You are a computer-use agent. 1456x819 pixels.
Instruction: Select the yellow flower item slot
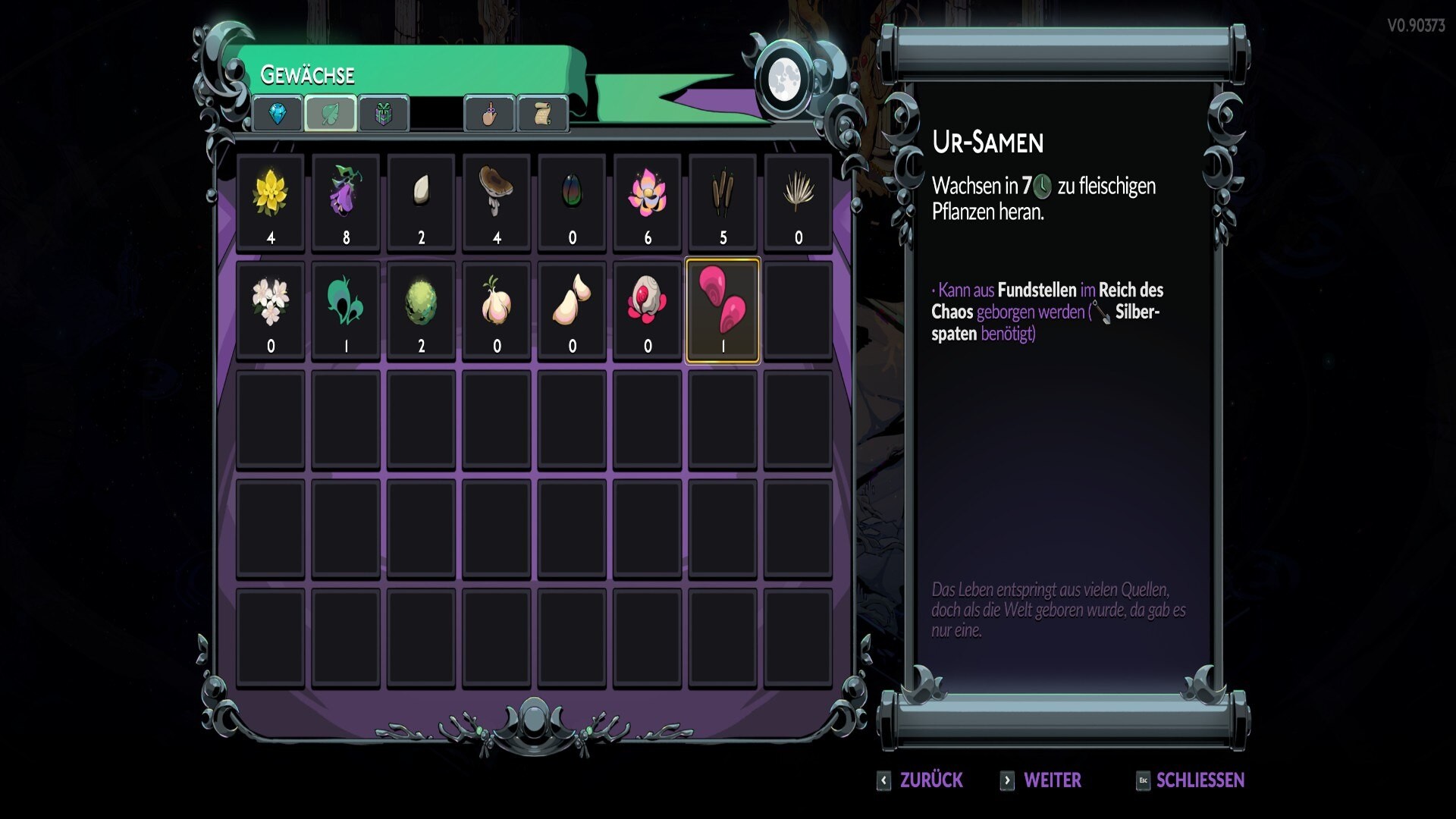coord(270,202)
